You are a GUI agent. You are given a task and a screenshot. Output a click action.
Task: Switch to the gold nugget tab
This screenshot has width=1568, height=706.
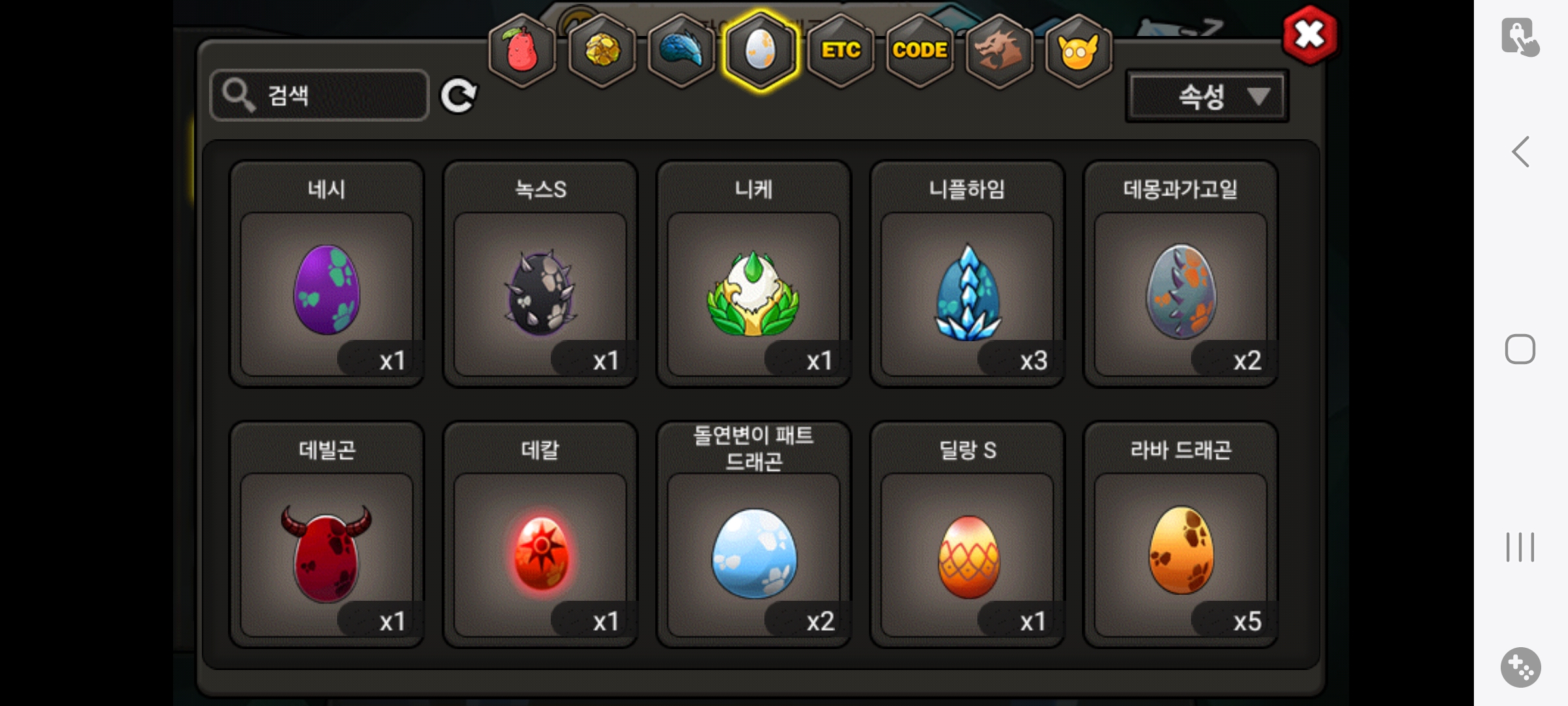(x=602, y=51)
